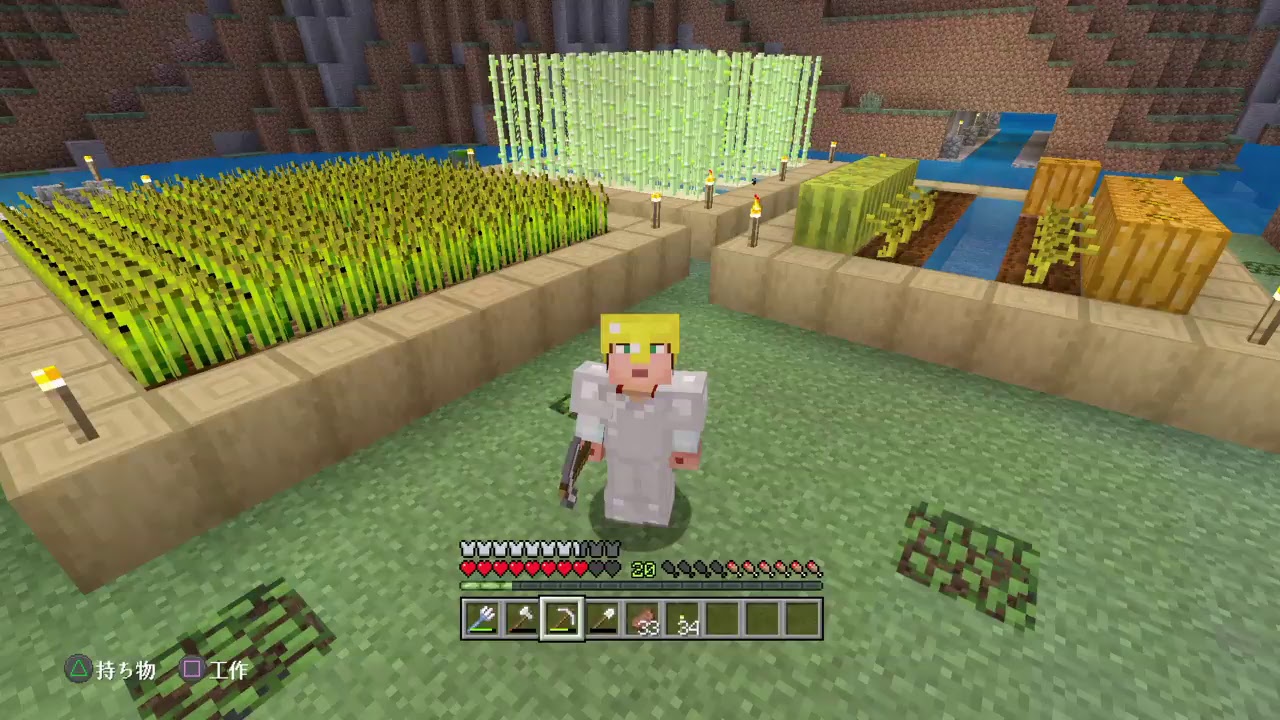Viewport: 1280px width, 720px height.
Task: Click the square button prompt icon
Action: 192,670
